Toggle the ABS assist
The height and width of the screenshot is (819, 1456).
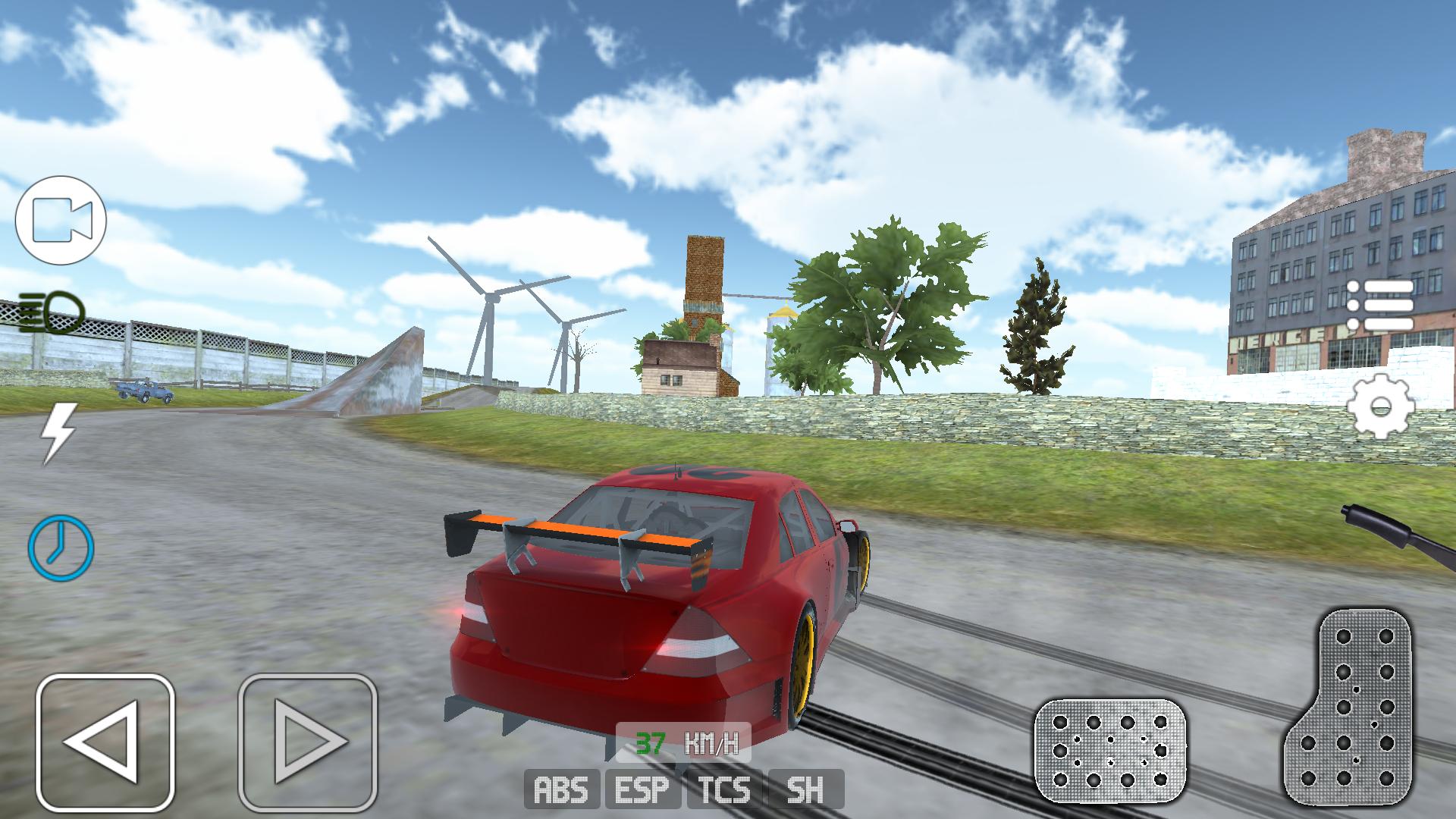[x=562, y=789]
